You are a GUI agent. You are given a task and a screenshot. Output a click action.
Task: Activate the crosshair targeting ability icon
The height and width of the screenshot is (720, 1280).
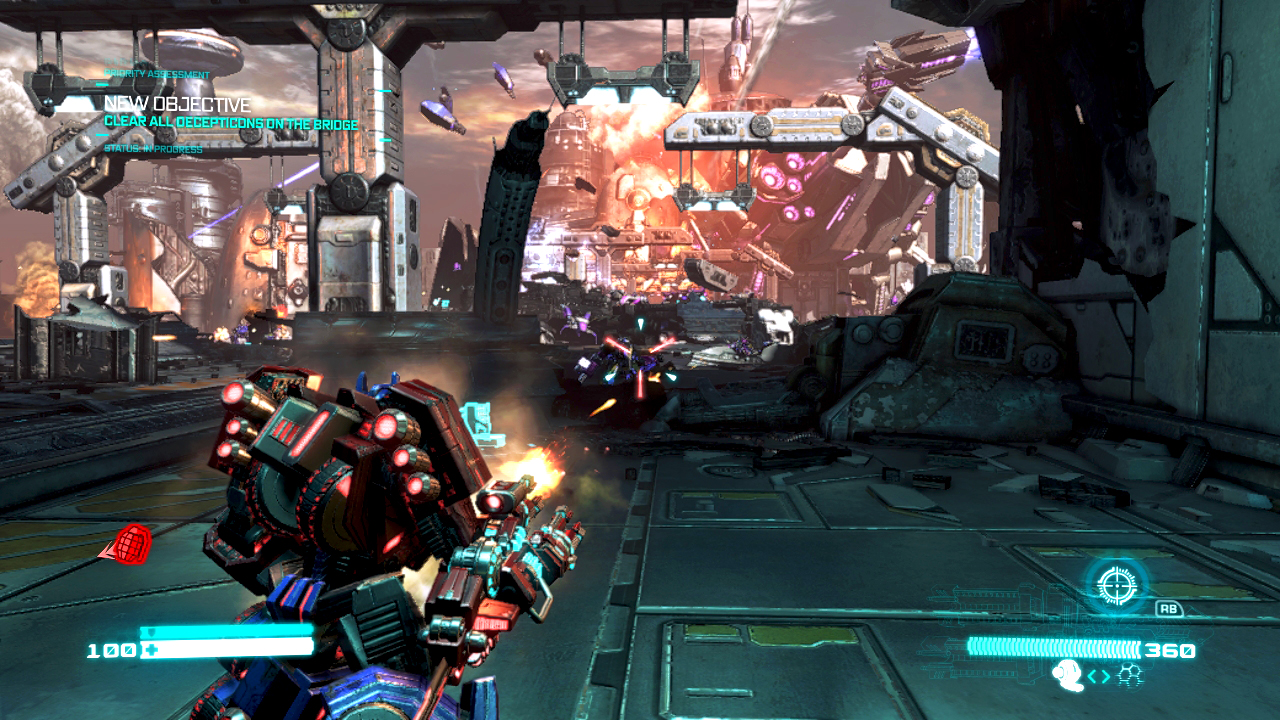point(1115,583)
